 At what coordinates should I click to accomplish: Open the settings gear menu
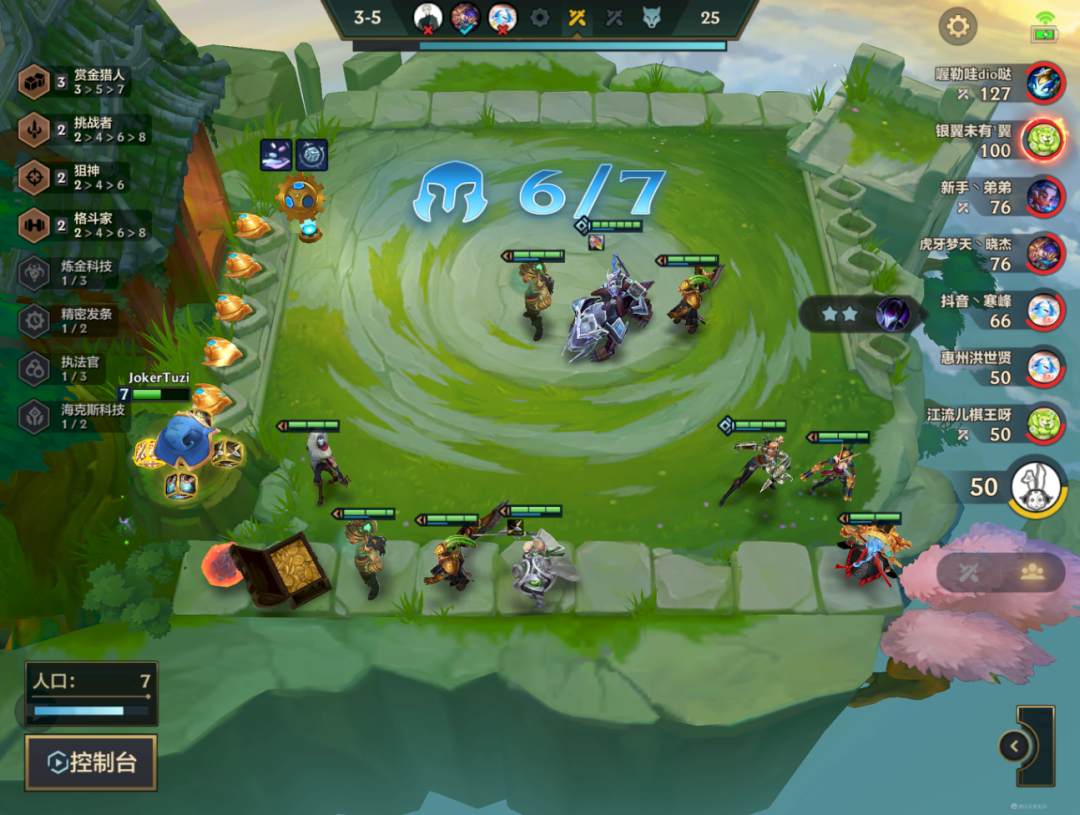coord(957,26)
